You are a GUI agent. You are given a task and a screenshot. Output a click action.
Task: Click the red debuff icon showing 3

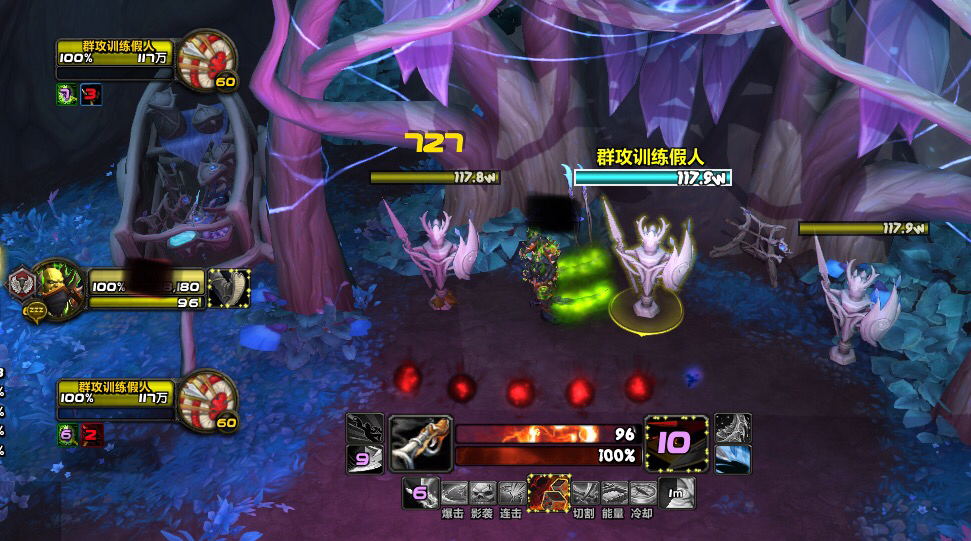(x=92, y=95)
